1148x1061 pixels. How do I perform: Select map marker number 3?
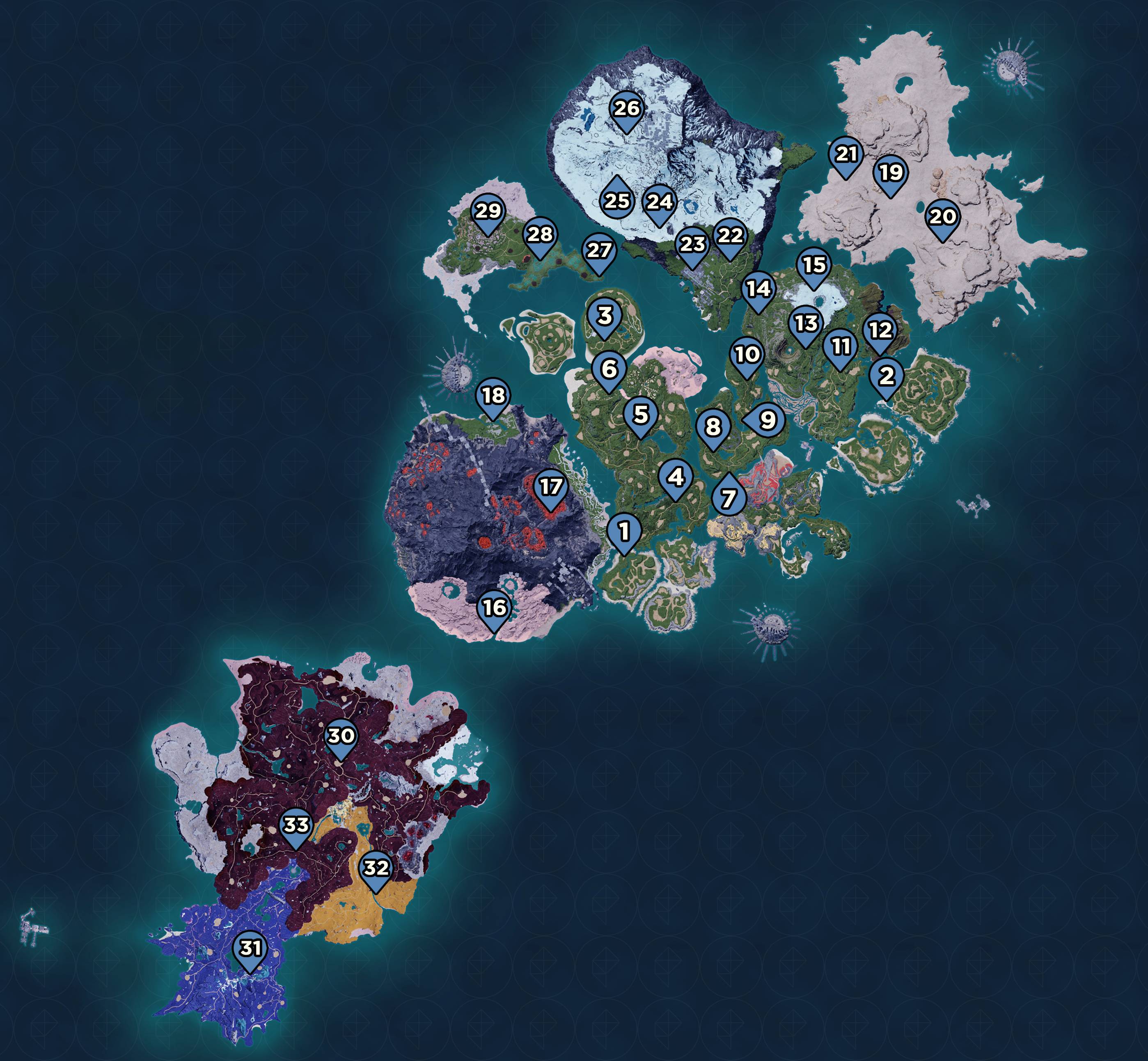[x=605, y=316]
